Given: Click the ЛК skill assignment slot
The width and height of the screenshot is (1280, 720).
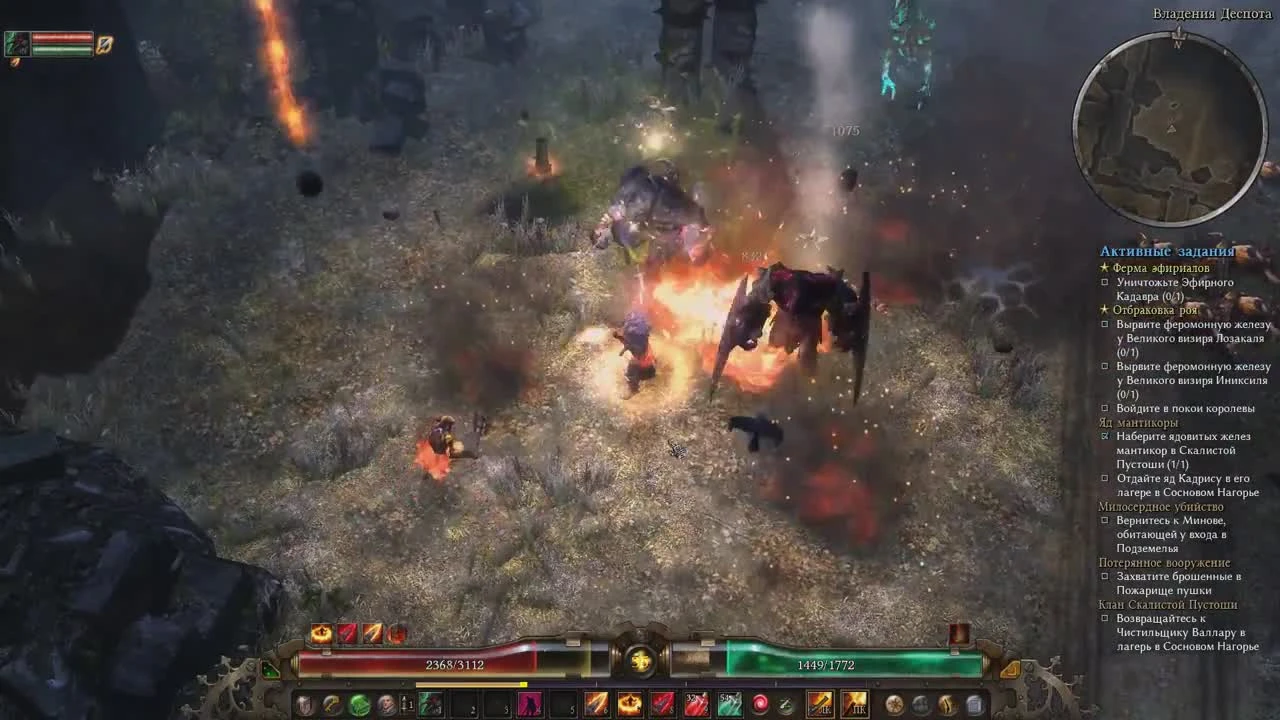Looking at the screenshot, I should click(x=819, y=703).
